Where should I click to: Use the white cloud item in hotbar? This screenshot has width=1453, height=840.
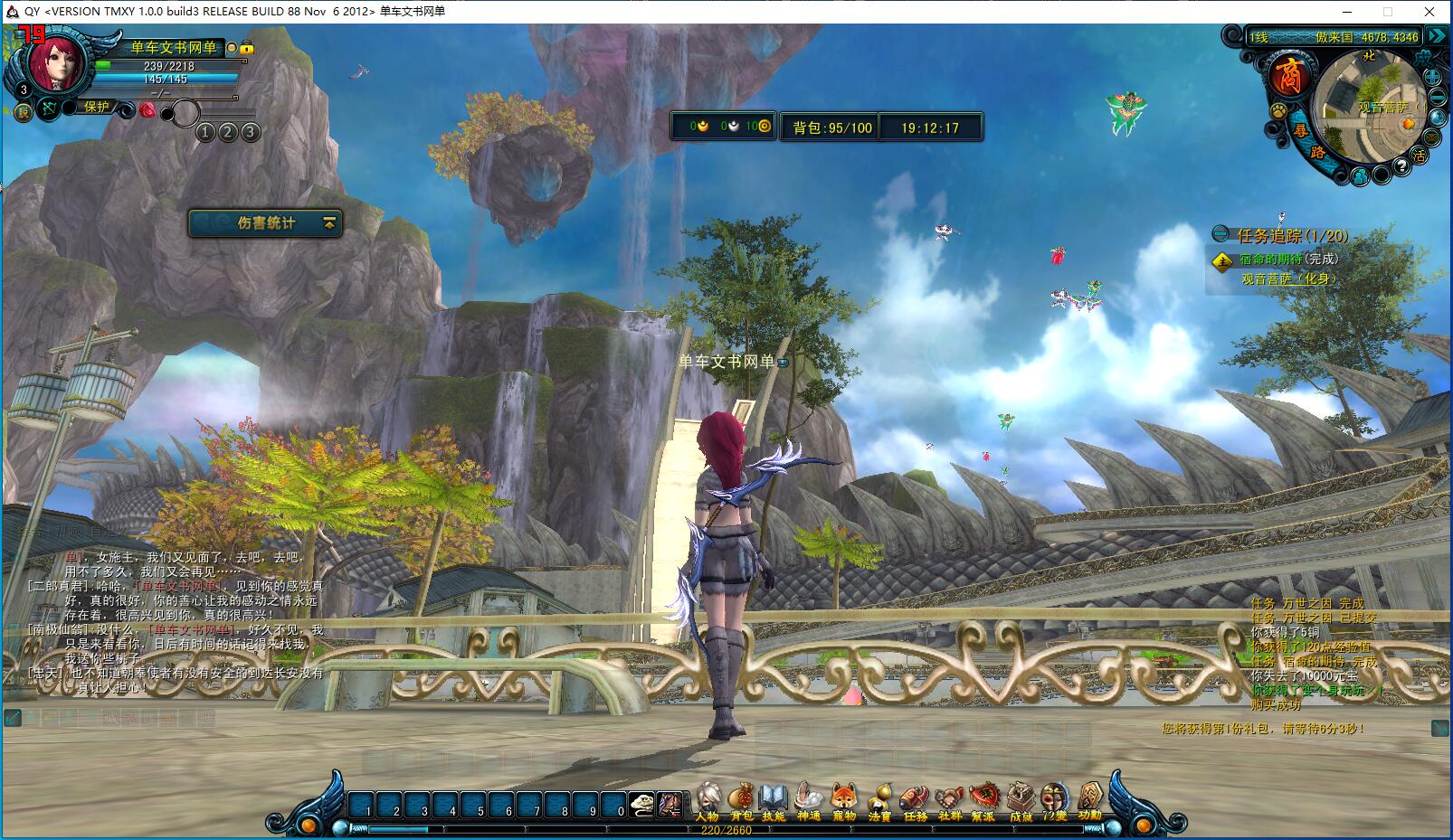pos(641,803)
